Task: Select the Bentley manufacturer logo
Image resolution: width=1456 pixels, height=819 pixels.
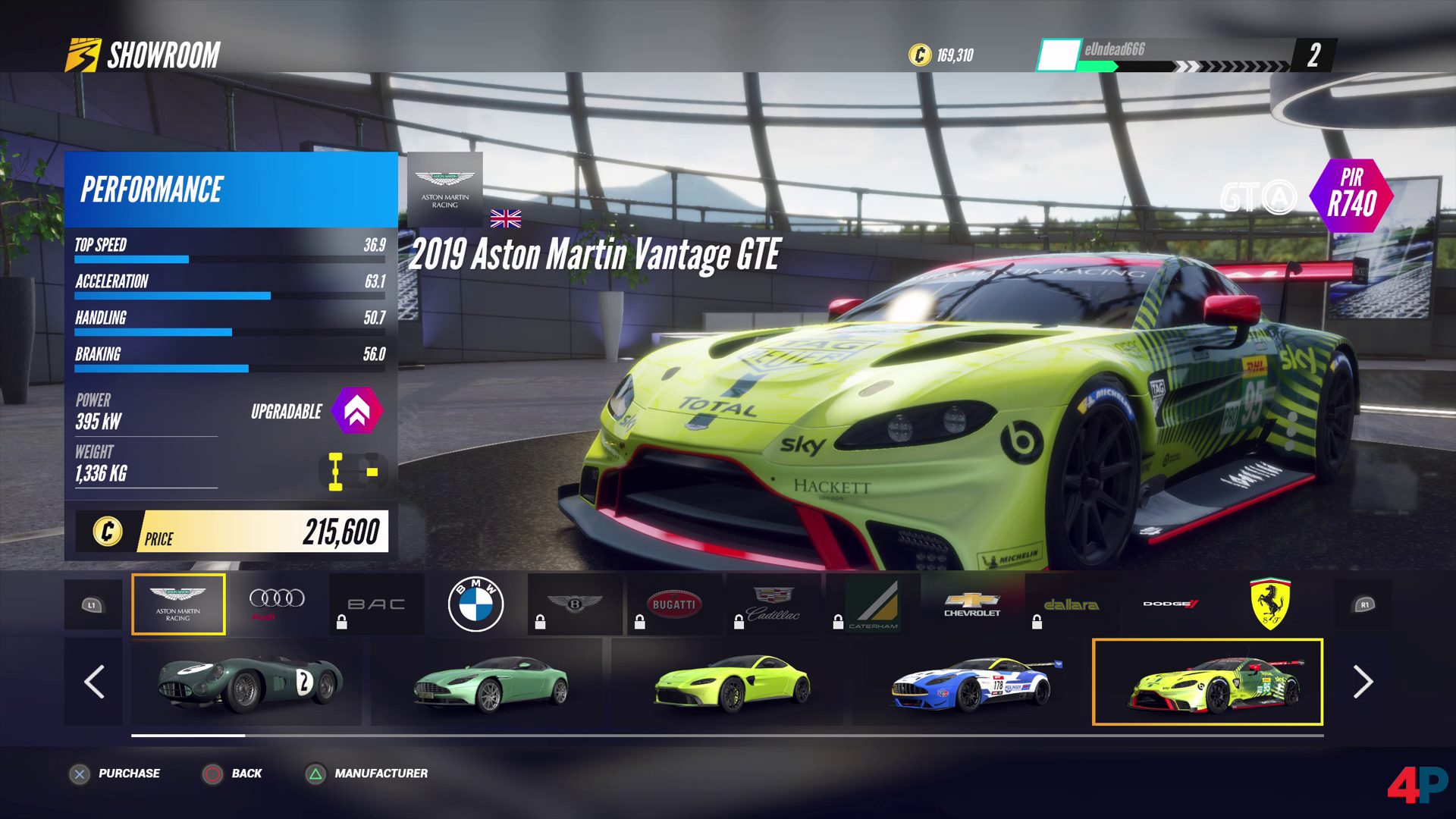Action: (x=575, y=604)
